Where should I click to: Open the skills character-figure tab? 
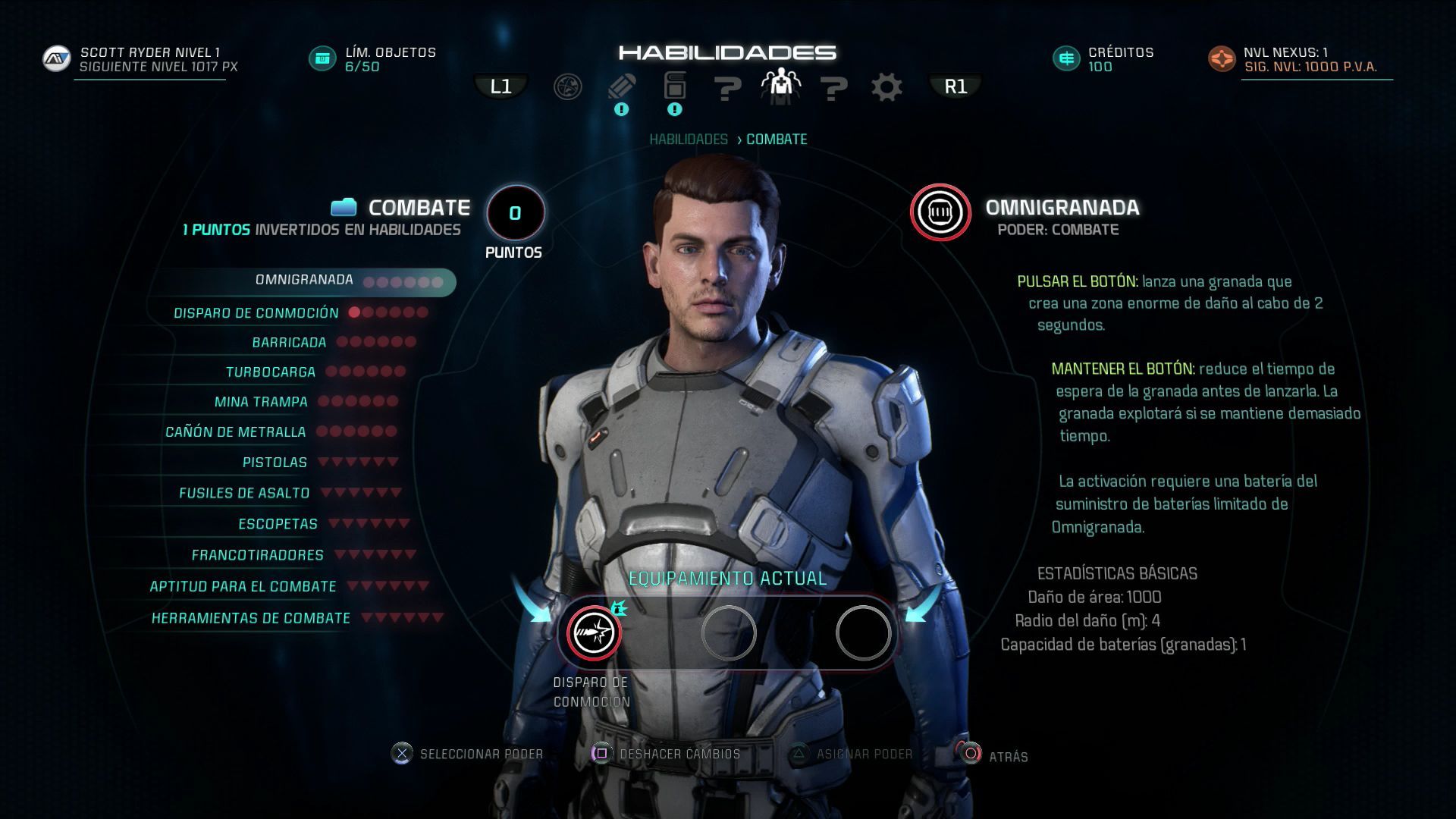pos(780,86)
